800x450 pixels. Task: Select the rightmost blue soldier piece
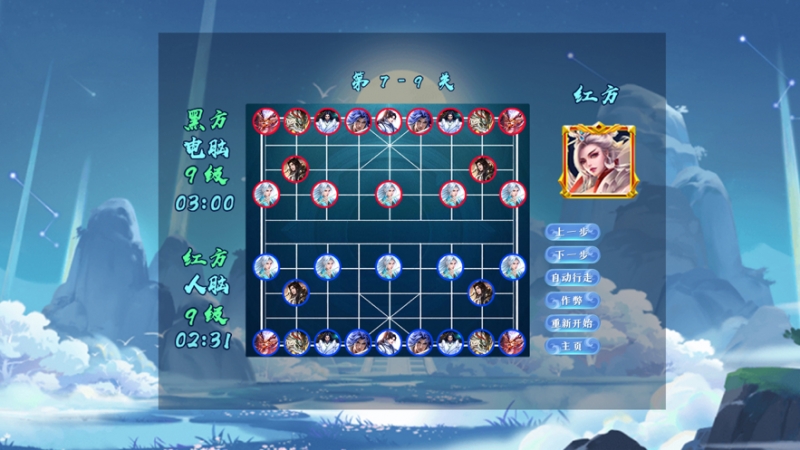click(512, 266)
